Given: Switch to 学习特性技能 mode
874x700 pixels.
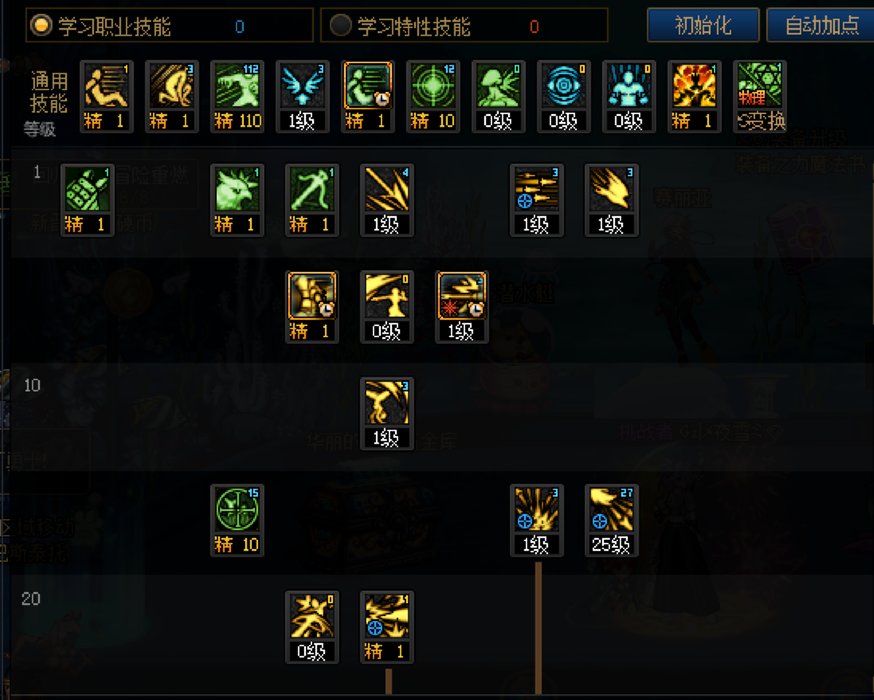Looking at the screenshot, I should click(x=341, y=27).
